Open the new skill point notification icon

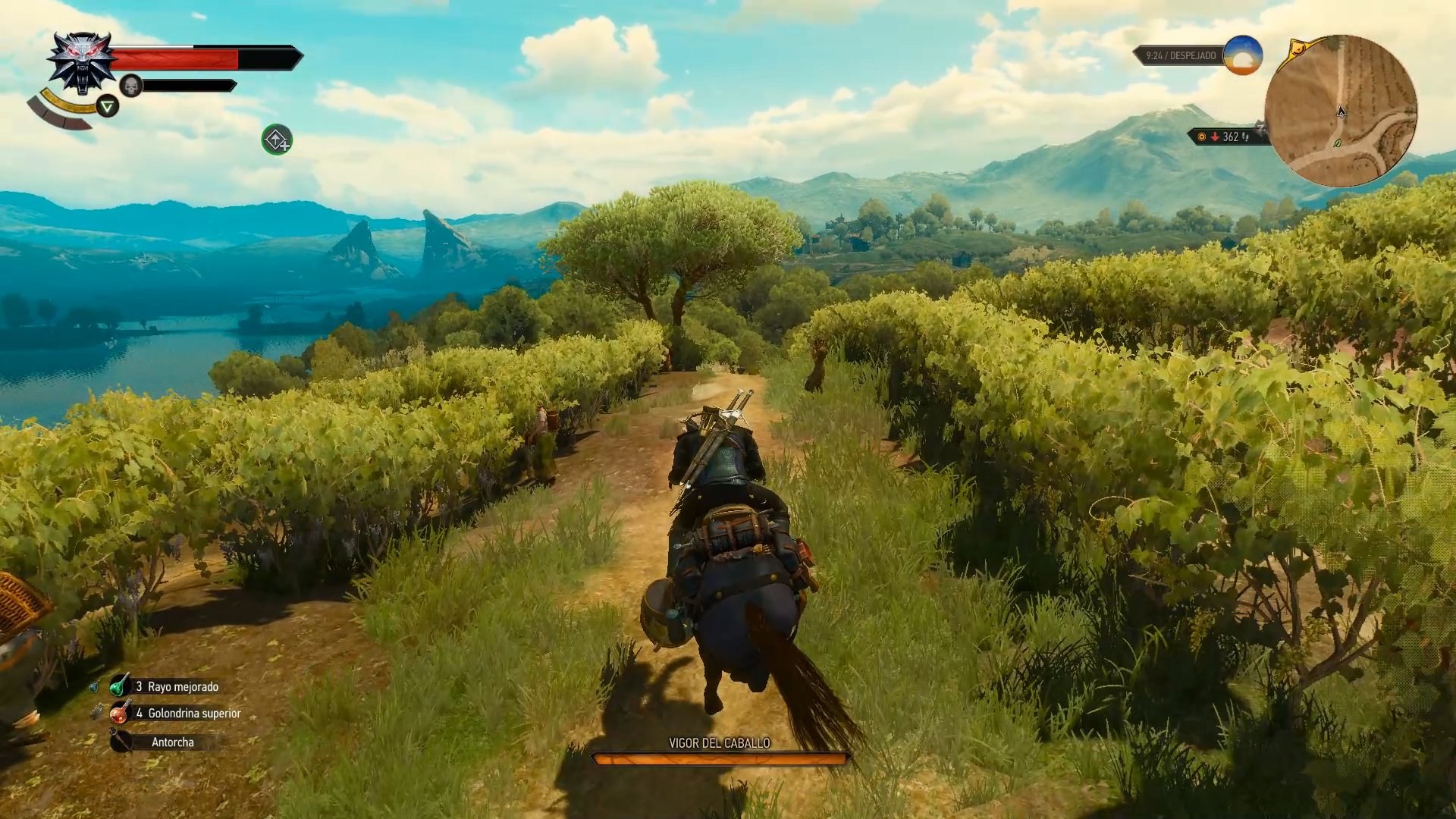coord(277,141)
